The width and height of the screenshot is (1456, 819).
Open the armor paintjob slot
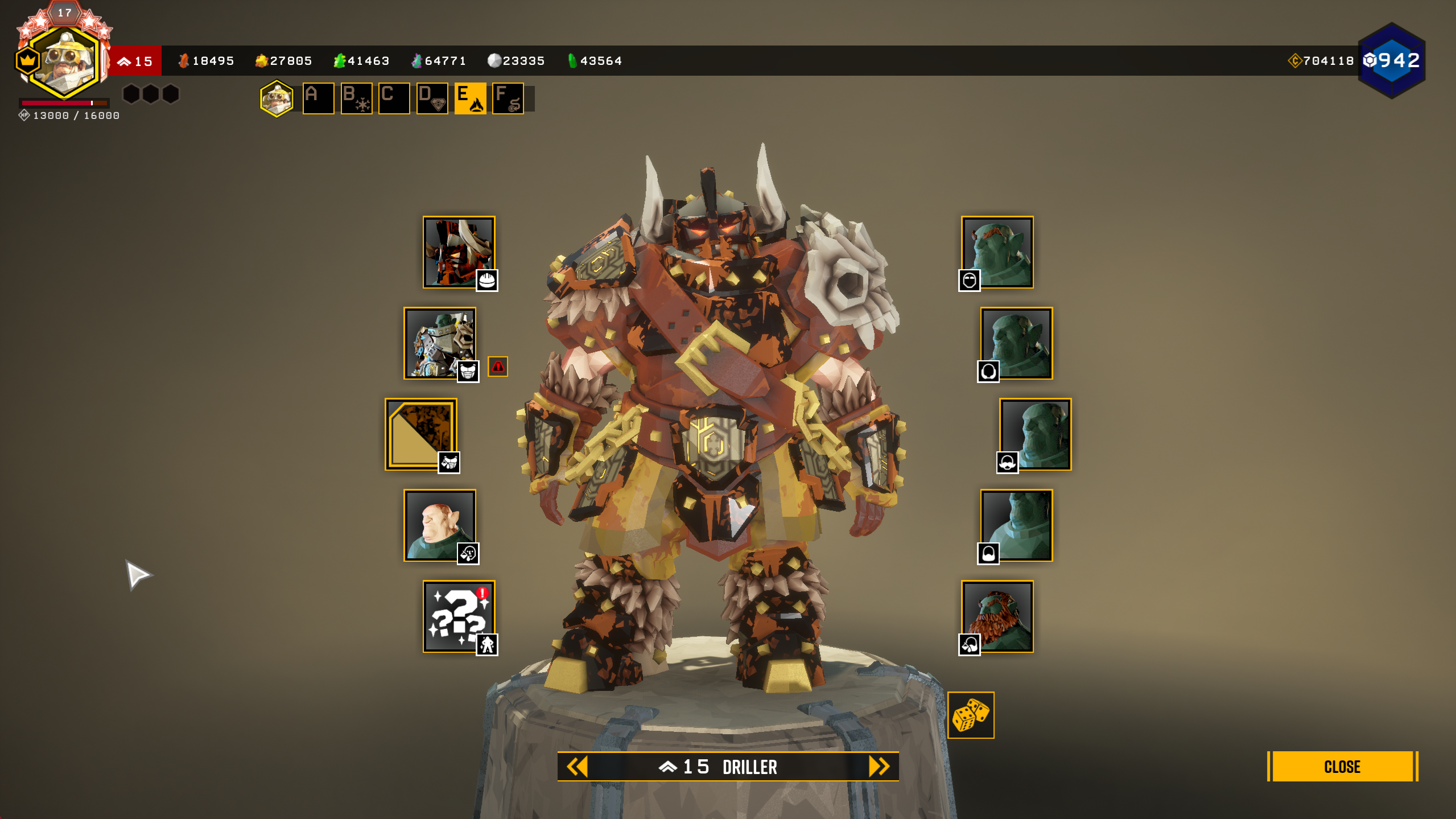421,434
